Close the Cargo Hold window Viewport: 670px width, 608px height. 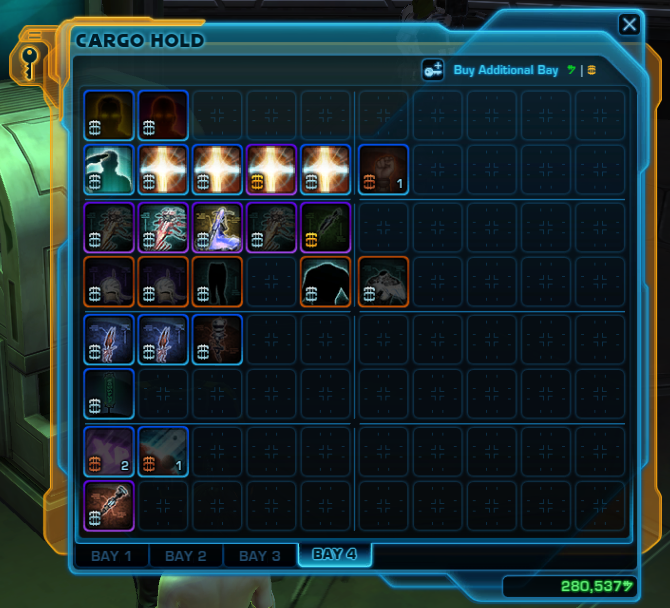pos(629,24)
